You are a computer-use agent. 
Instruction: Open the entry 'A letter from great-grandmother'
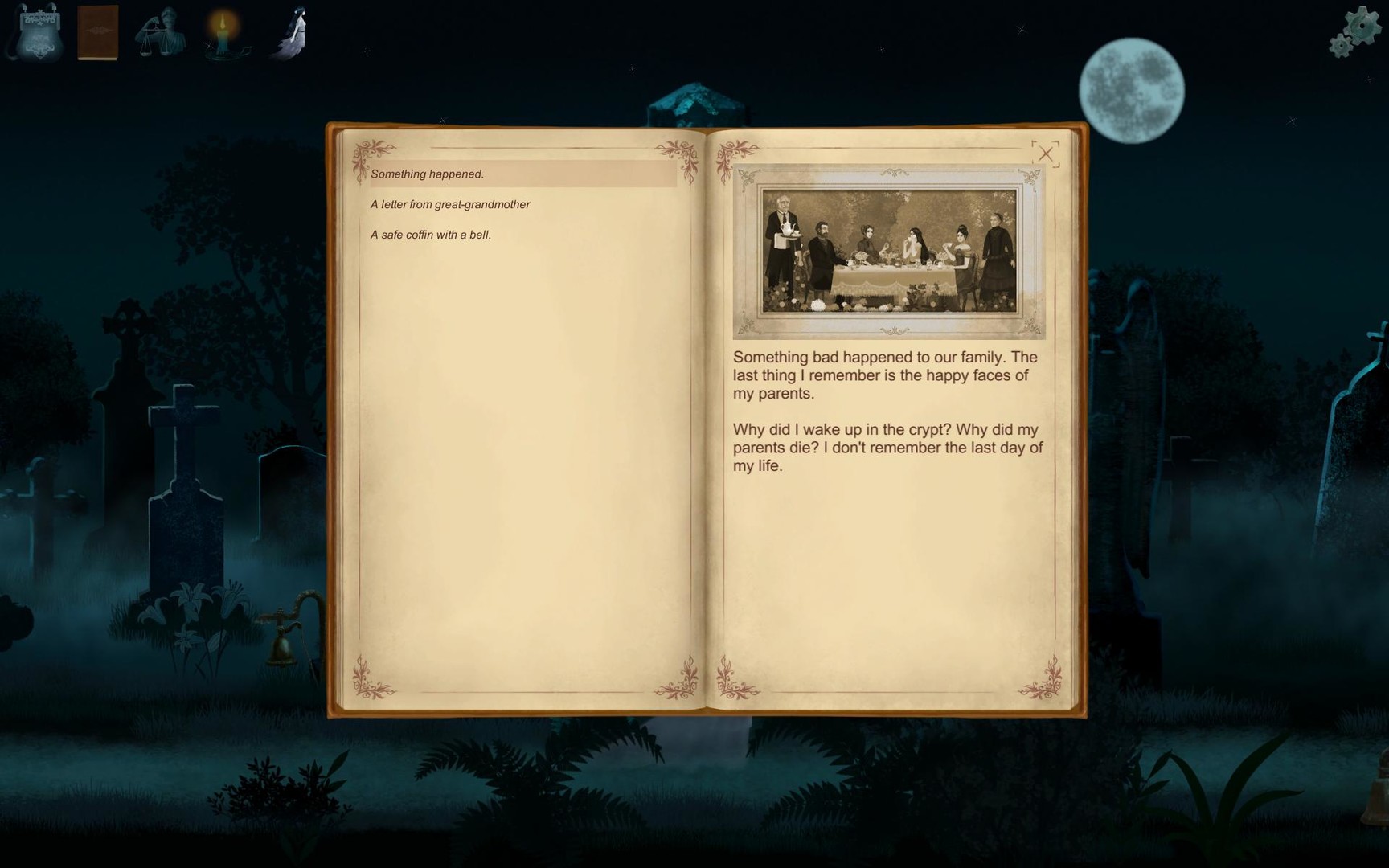[x=450, y=204]
